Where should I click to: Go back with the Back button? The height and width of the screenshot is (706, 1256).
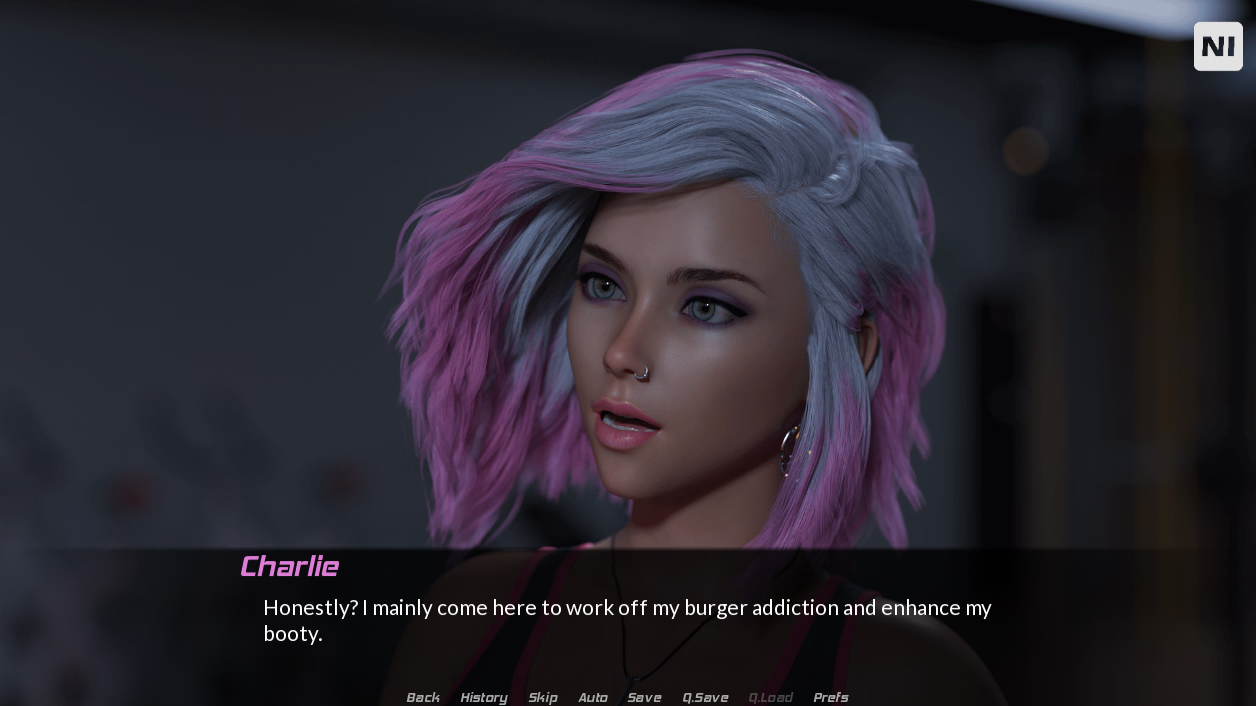423,697
